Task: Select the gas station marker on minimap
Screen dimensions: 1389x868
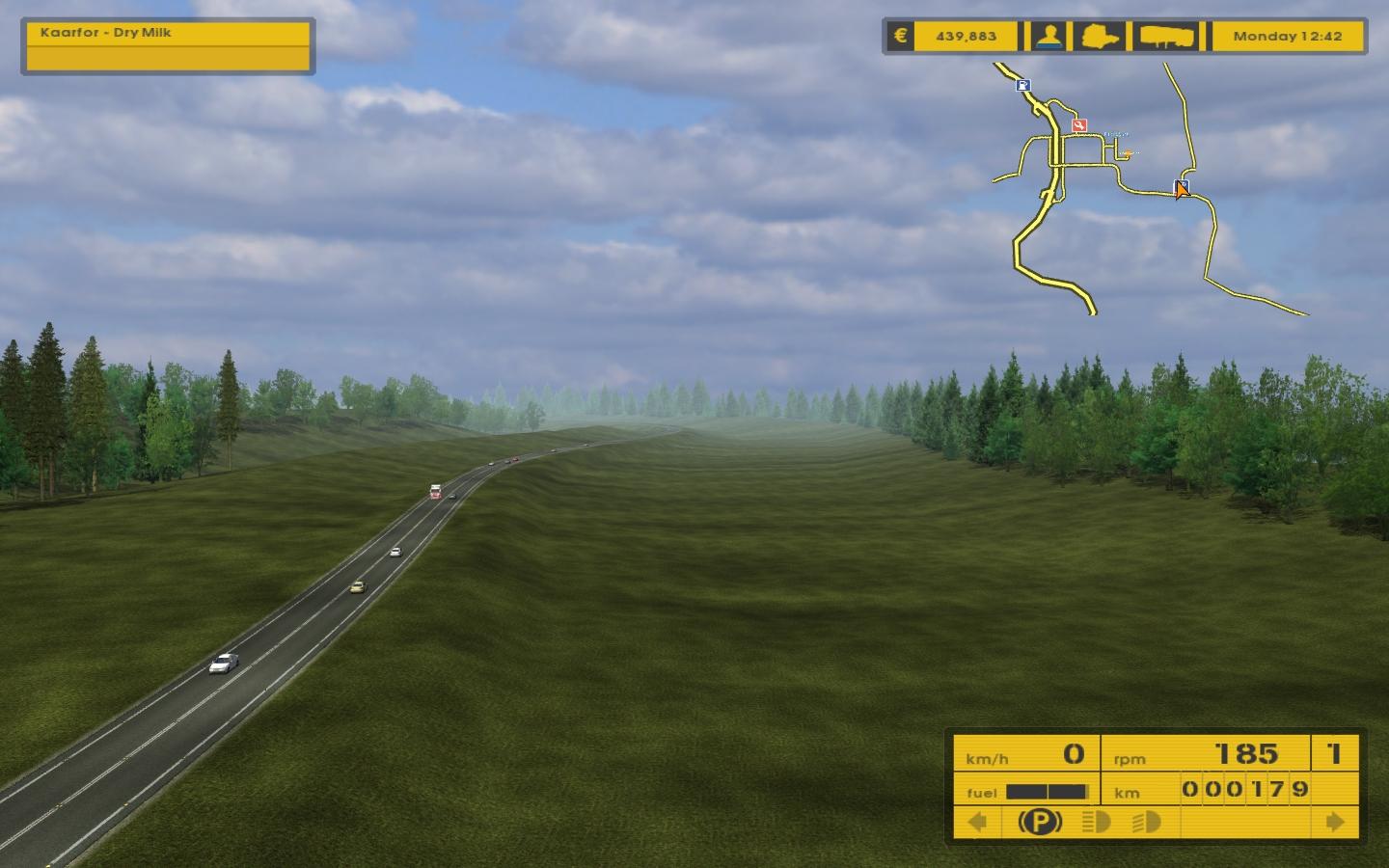Action: 1023,85
